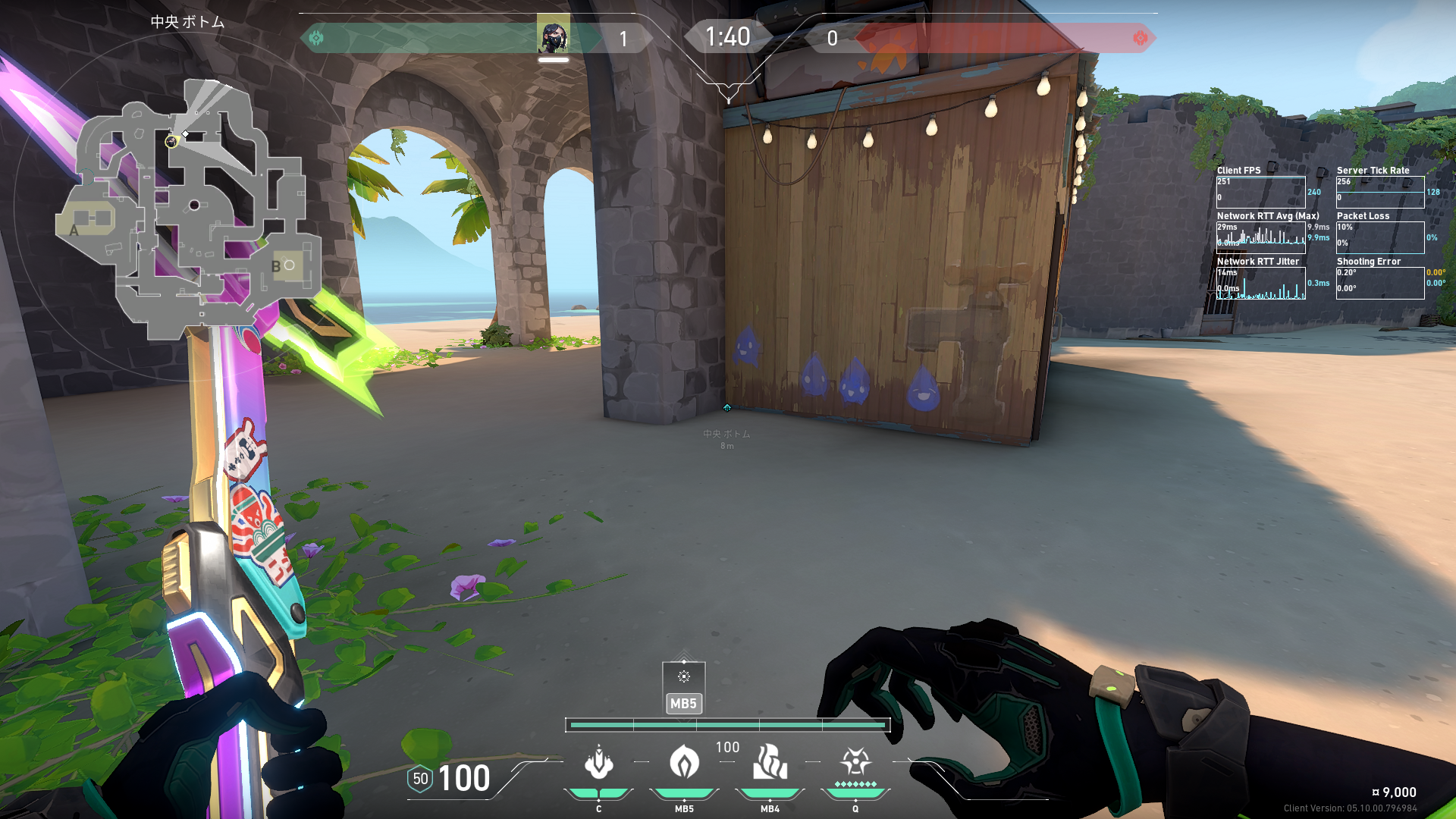Screen dimensions: 1456x819
Task: Trigger the Viper's Pit ultimate icon
Action: click(855, 762)
